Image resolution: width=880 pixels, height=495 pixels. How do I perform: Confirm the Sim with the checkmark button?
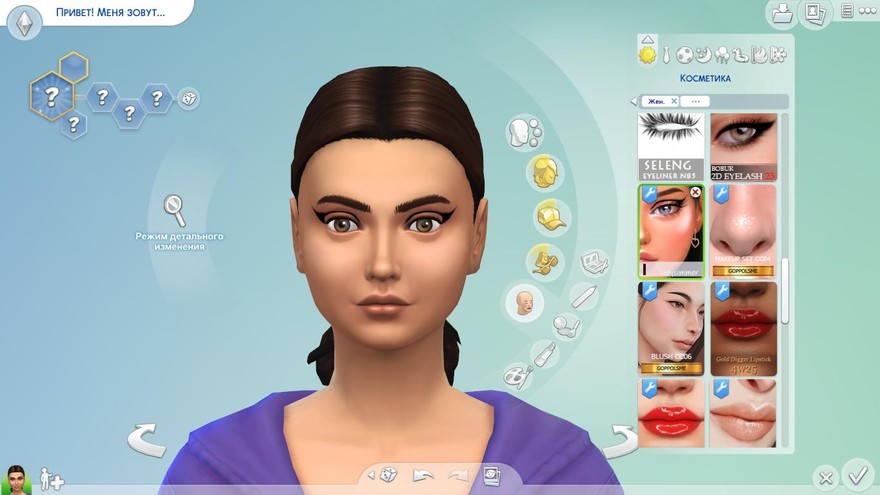click(x=857, y=472)
